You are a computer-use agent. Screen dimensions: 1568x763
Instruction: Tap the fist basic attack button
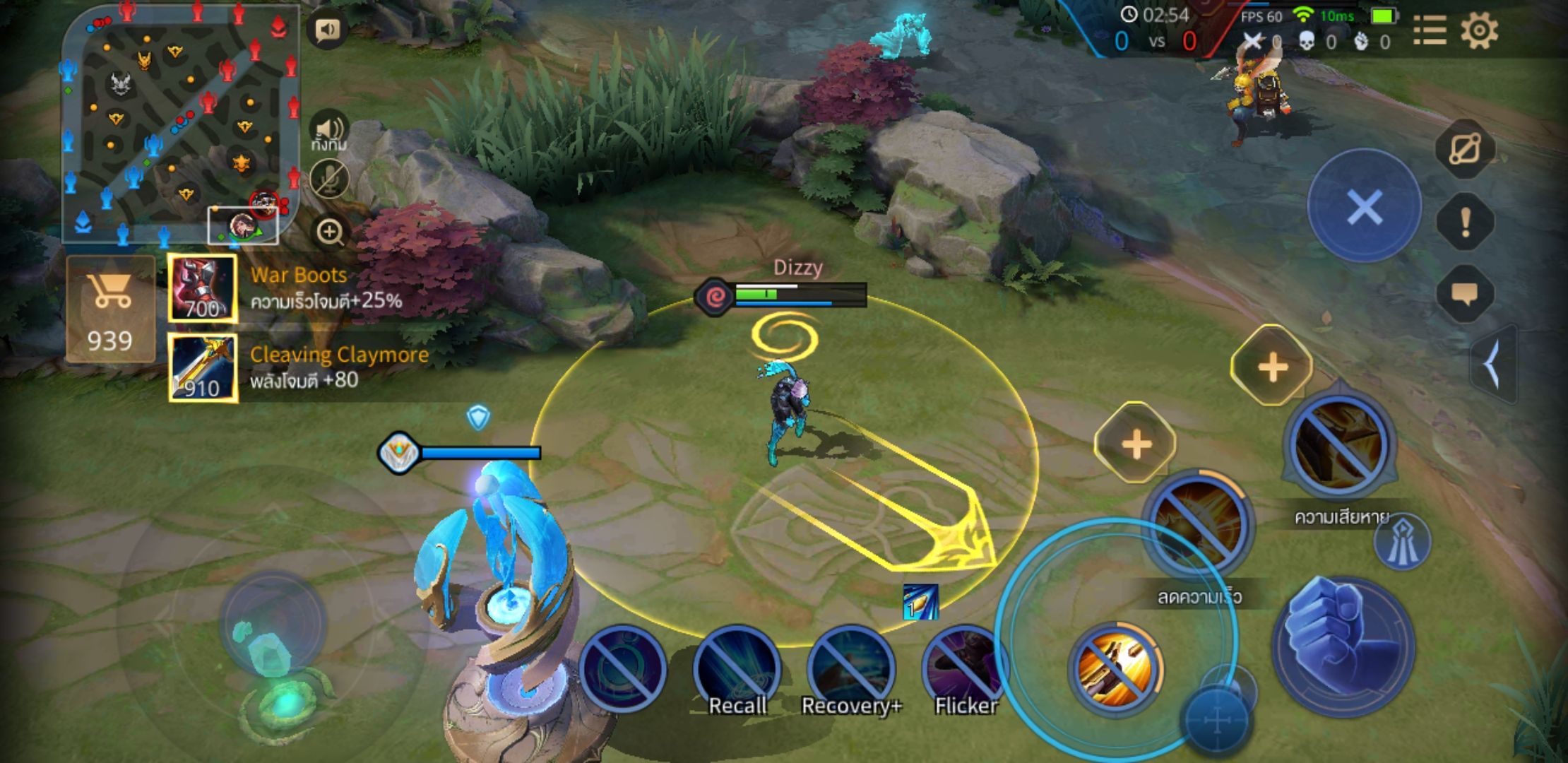click(1343, 644)
